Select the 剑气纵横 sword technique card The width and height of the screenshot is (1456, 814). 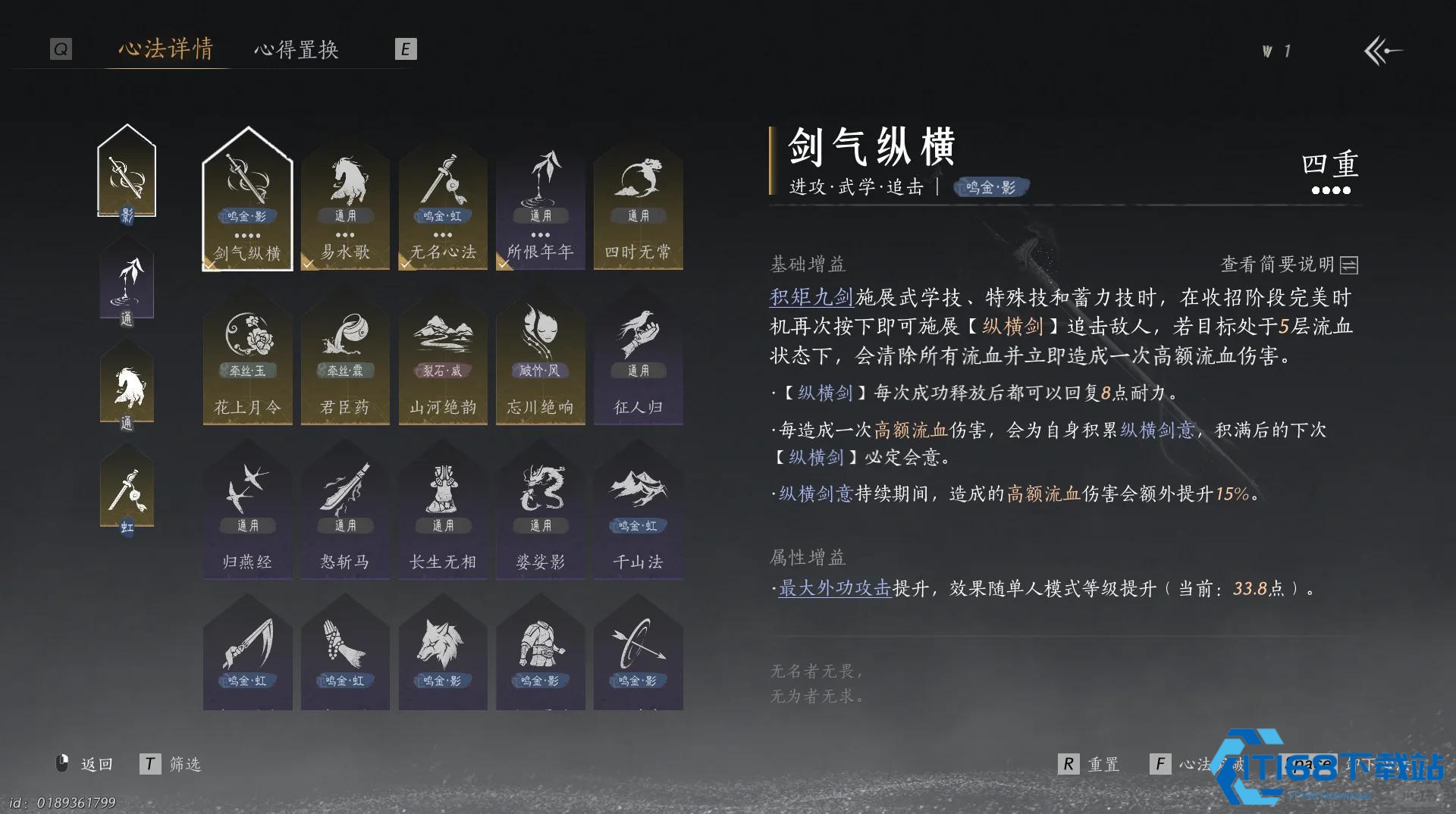(247, 205)
